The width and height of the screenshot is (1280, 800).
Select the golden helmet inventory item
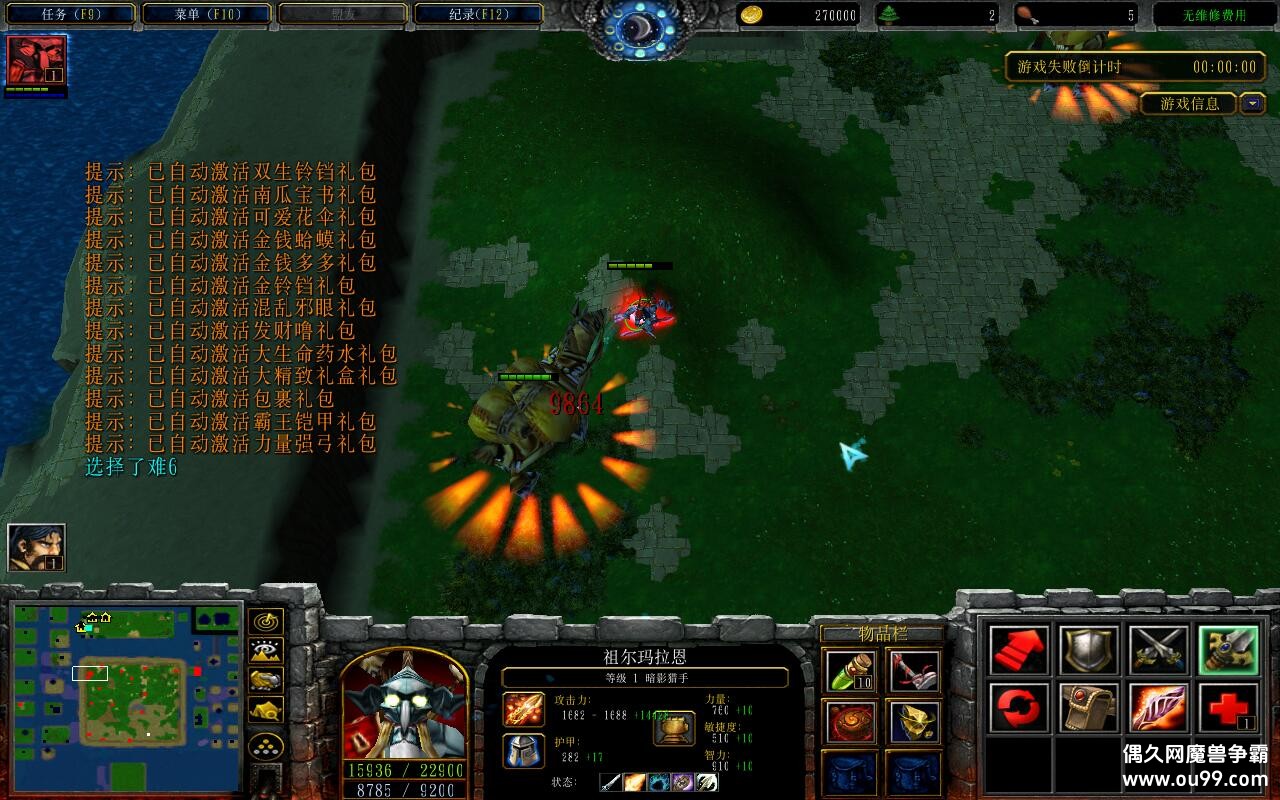pos(913,722)
